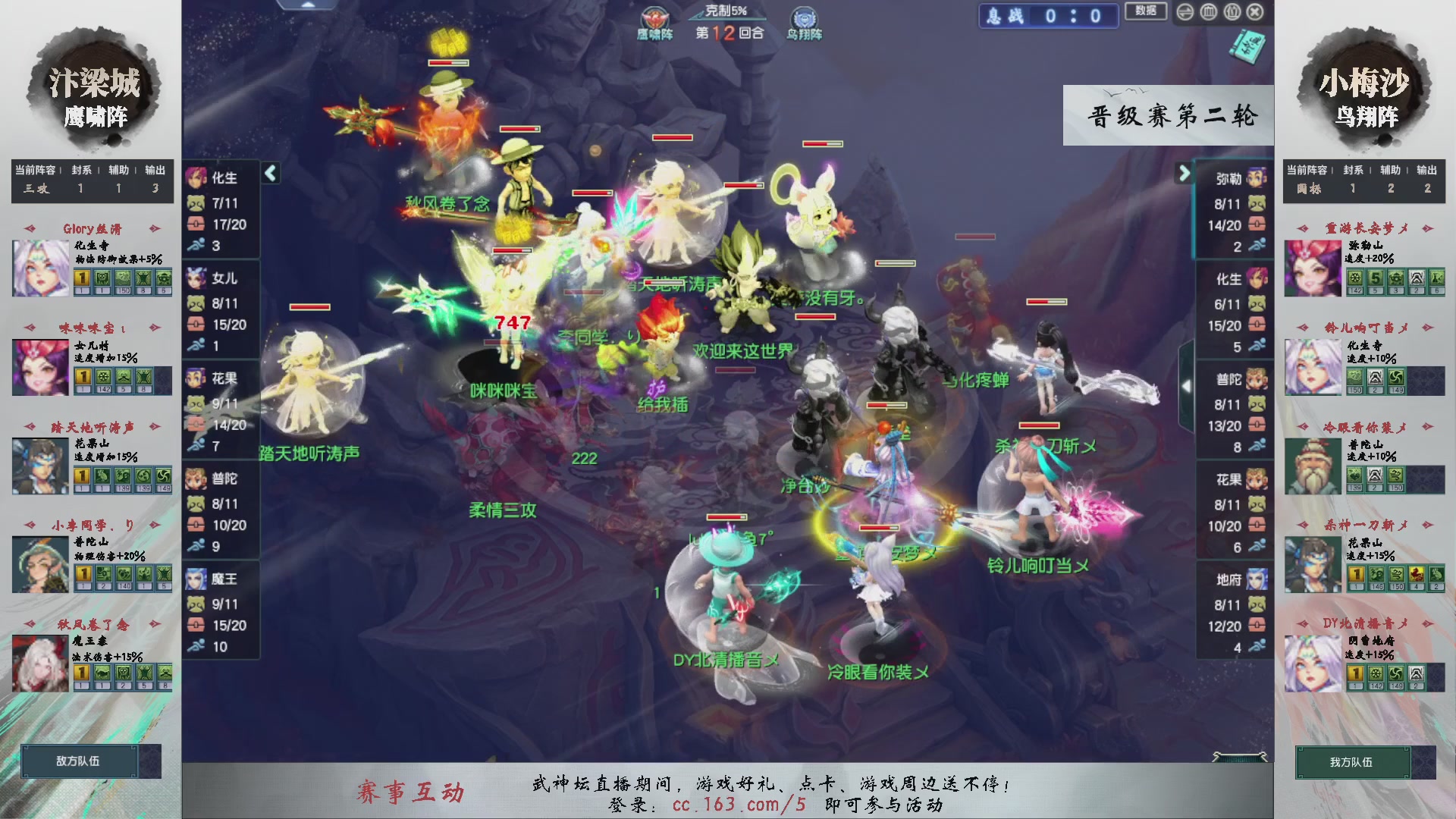Image resolution: width=1456 pixels, height=819 pixels.
Task: Click the trash bin circular icon in top toolbar
Action: click(x=1209, y=12)
